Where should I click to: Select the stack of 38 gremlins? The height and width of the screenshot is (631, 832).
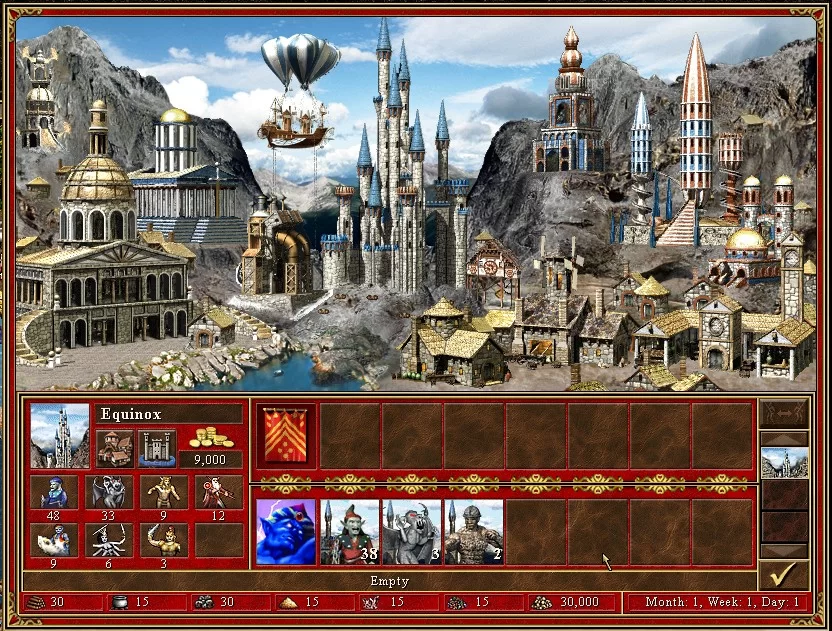pyautogui.click(x=349, y=532)
